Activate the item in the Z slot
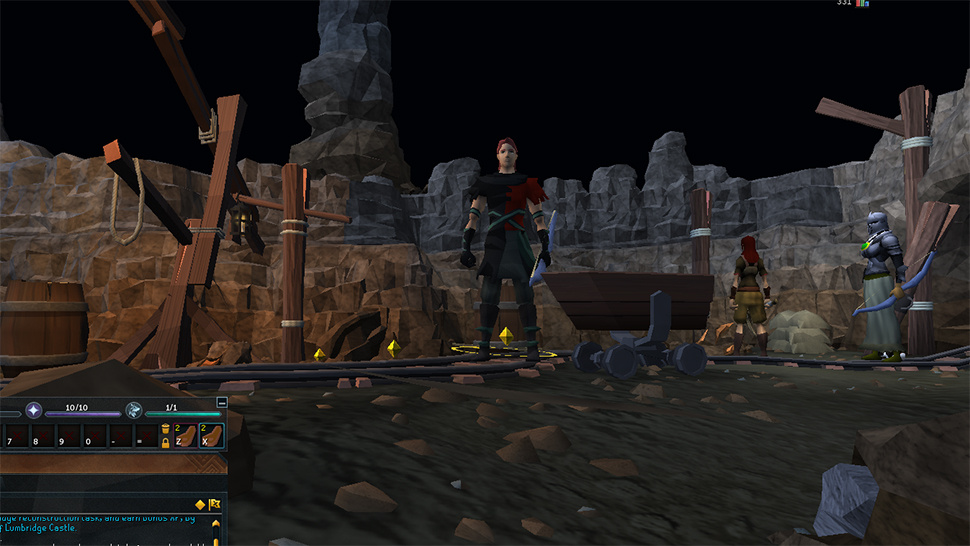 tap(184, 436)
